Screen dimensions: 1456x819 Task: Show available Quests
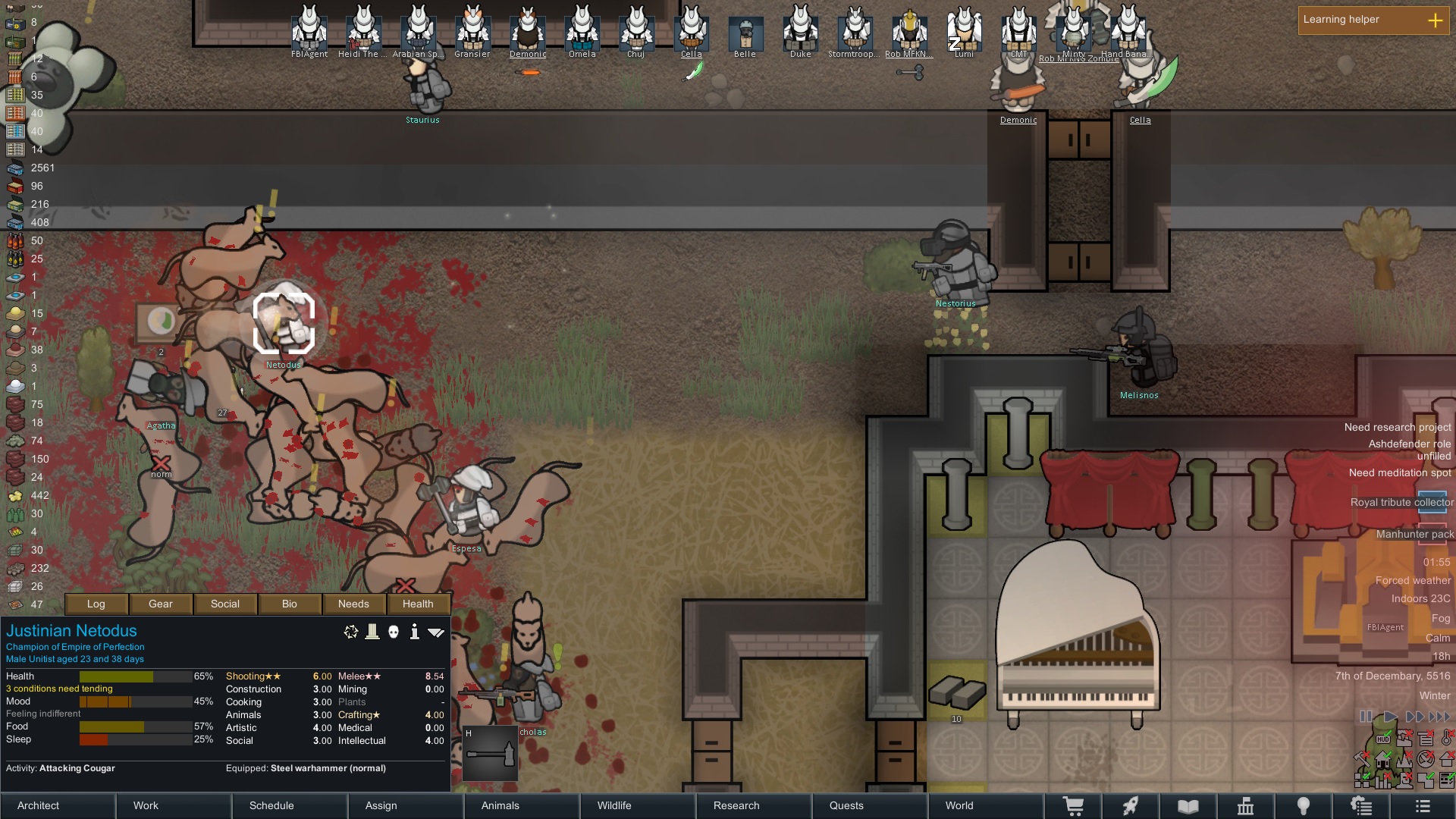point(846,805)
